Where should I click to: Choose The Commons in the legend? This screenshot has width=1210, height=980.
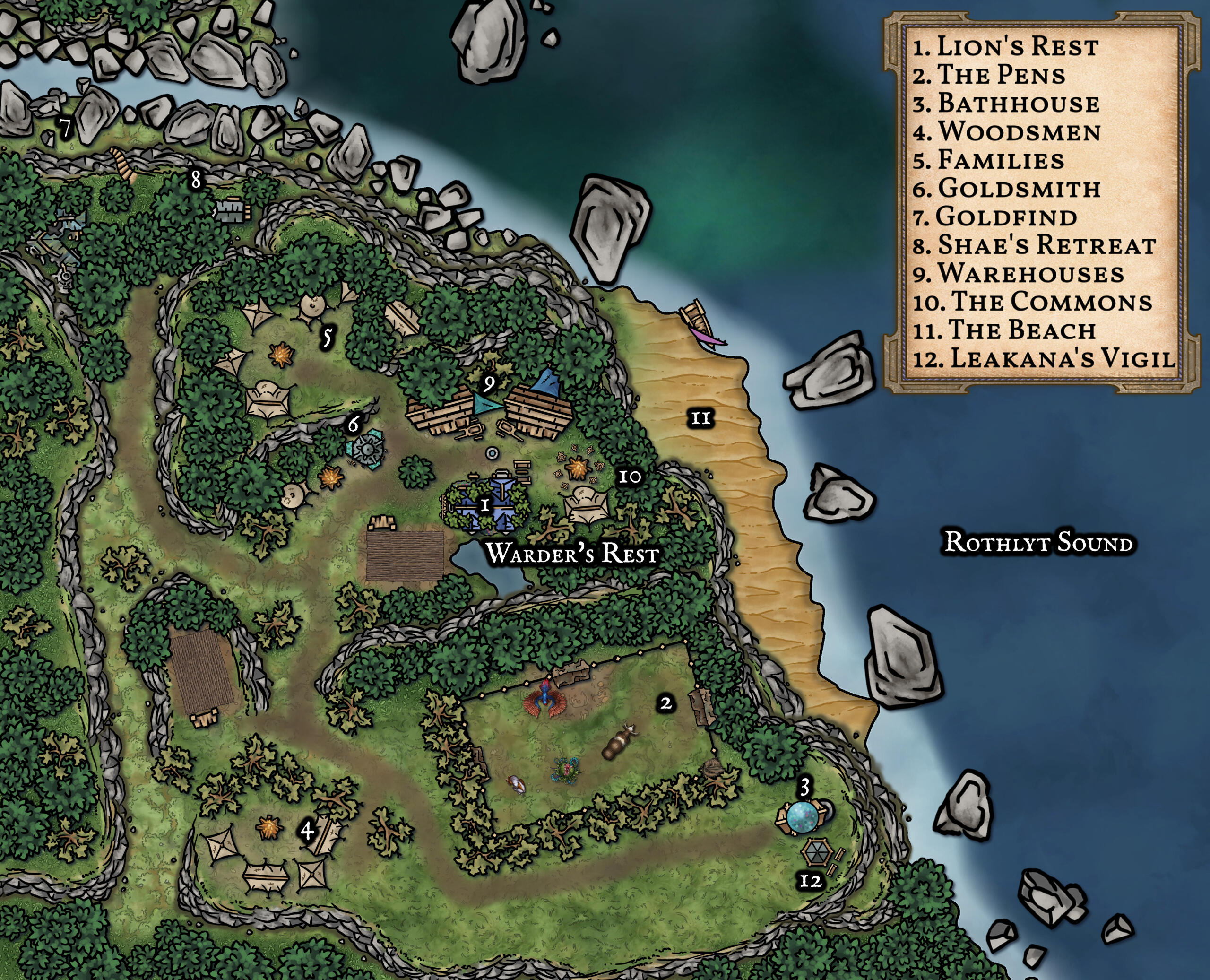pyautogui.click(x=1032, y=302)
